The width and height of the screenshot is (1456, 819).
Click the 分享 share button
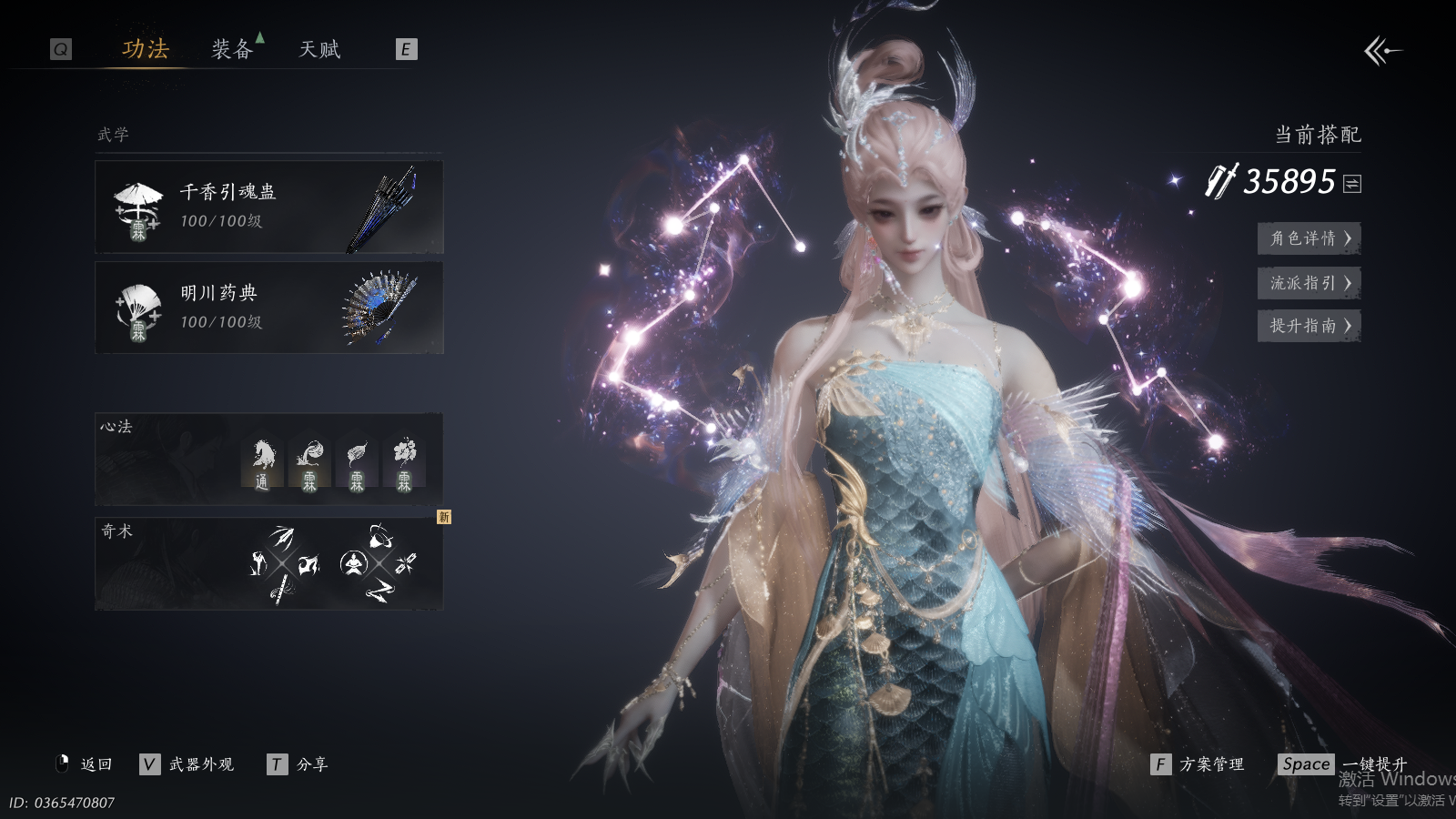tap(298, 764)
